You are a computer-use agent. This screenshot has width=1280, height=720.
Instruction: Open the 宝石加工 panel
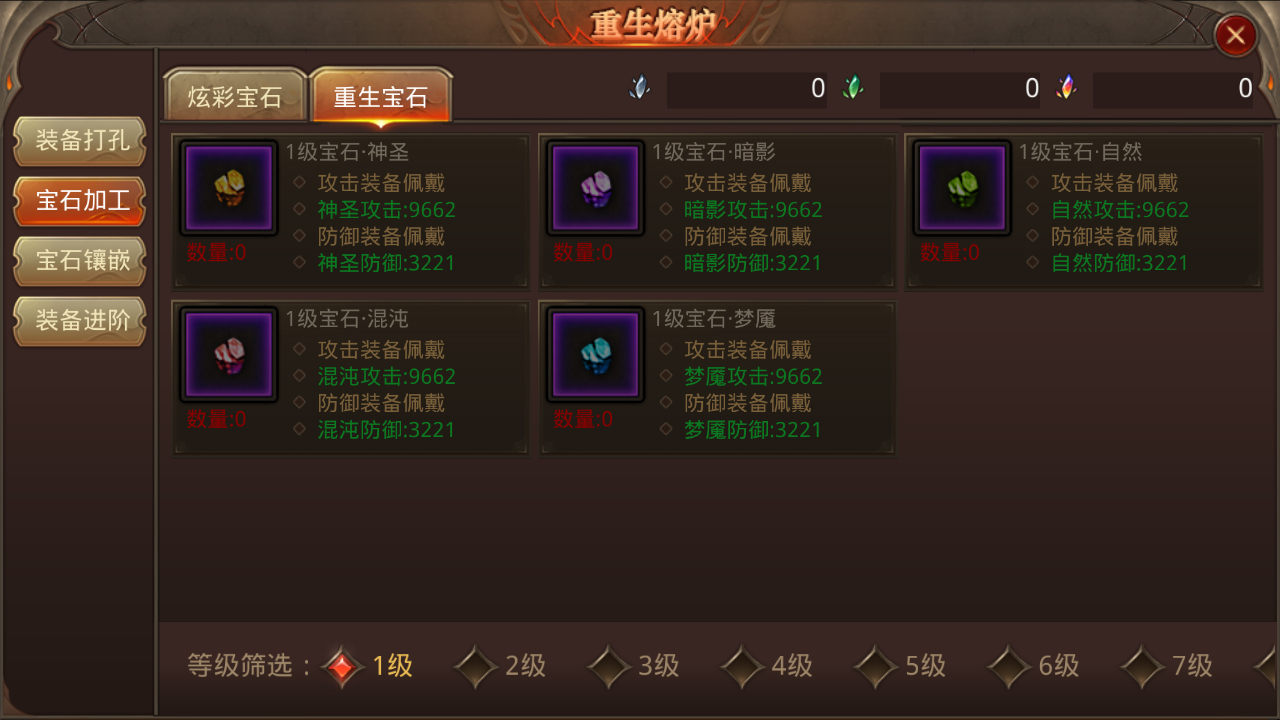(x=79, y=201)
